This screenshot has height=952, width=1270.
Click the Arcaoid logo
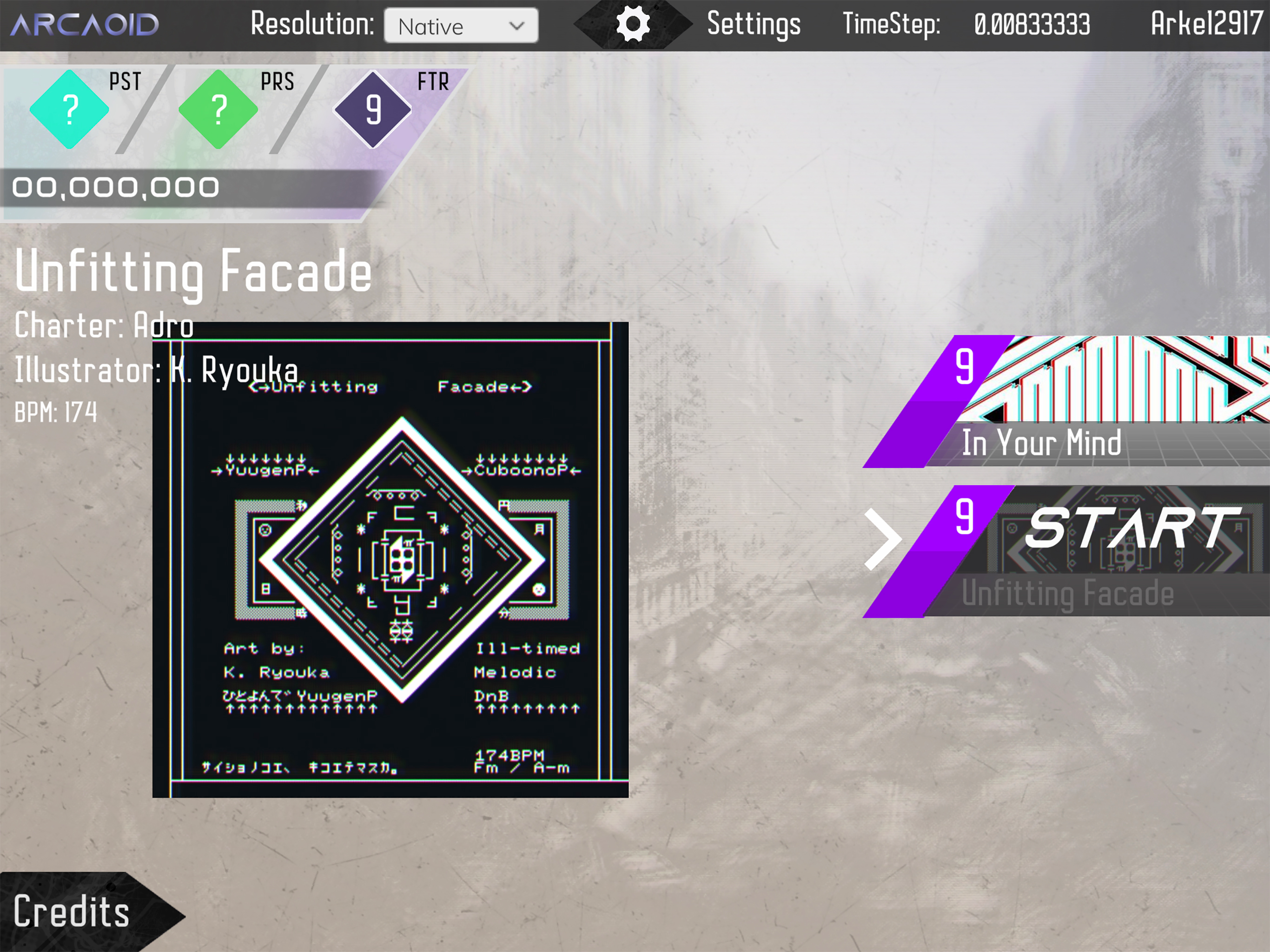pyautogui.click(x=85, y=25)
